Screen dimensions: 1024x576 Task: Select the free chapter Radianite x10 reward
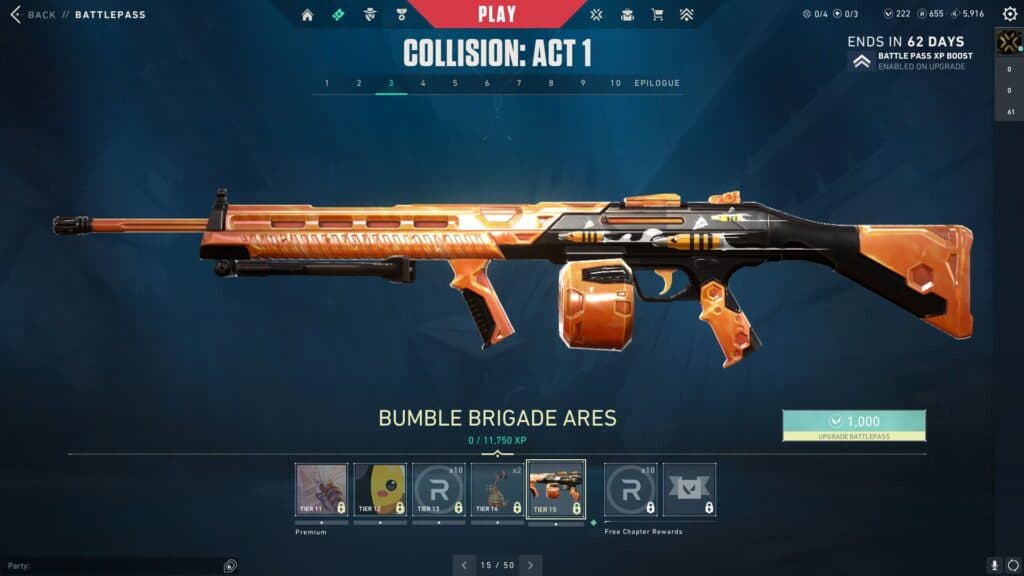(631, 489)
